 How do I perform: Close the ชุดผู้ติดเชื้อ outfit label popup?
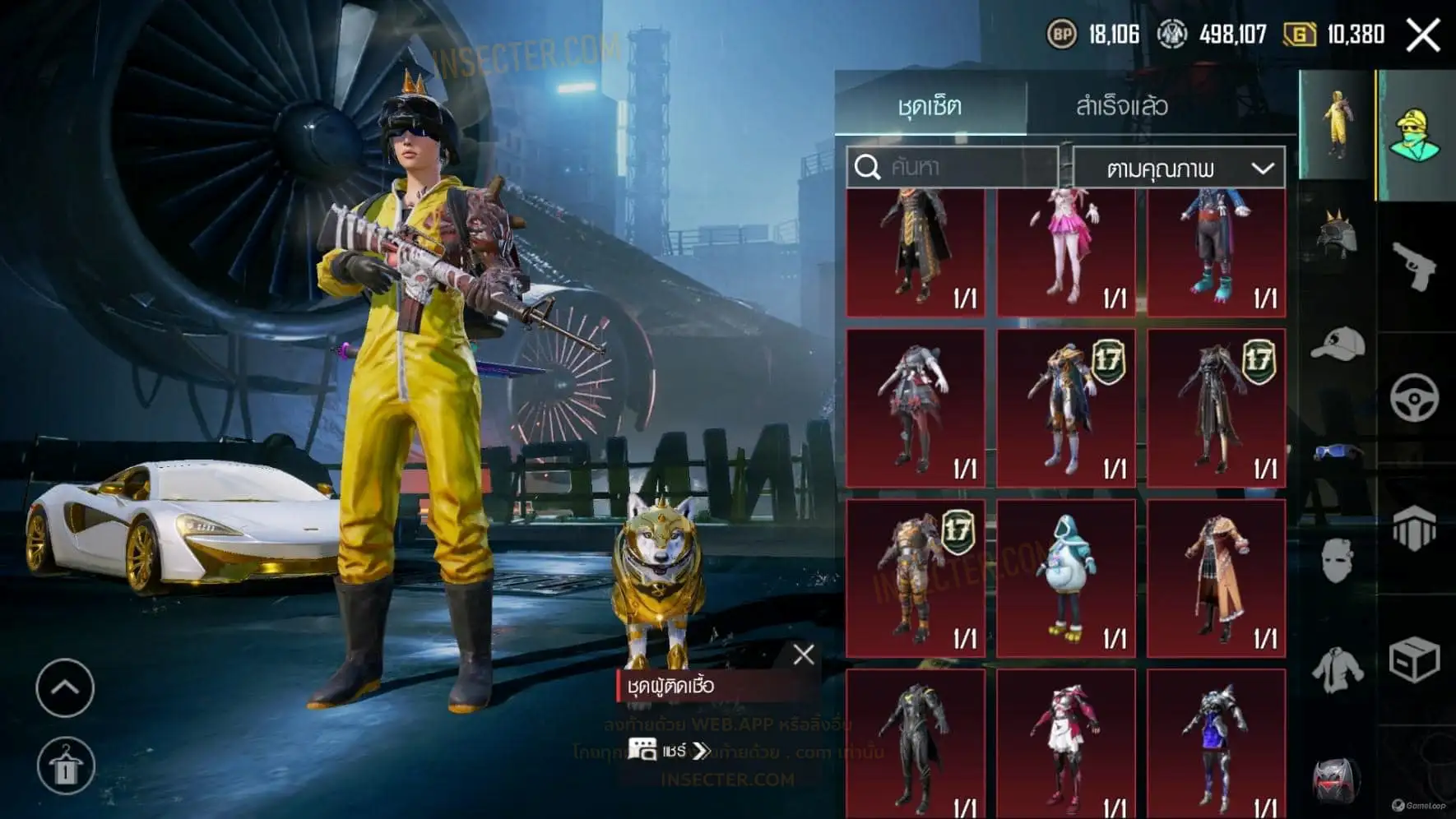click(803, 655)
